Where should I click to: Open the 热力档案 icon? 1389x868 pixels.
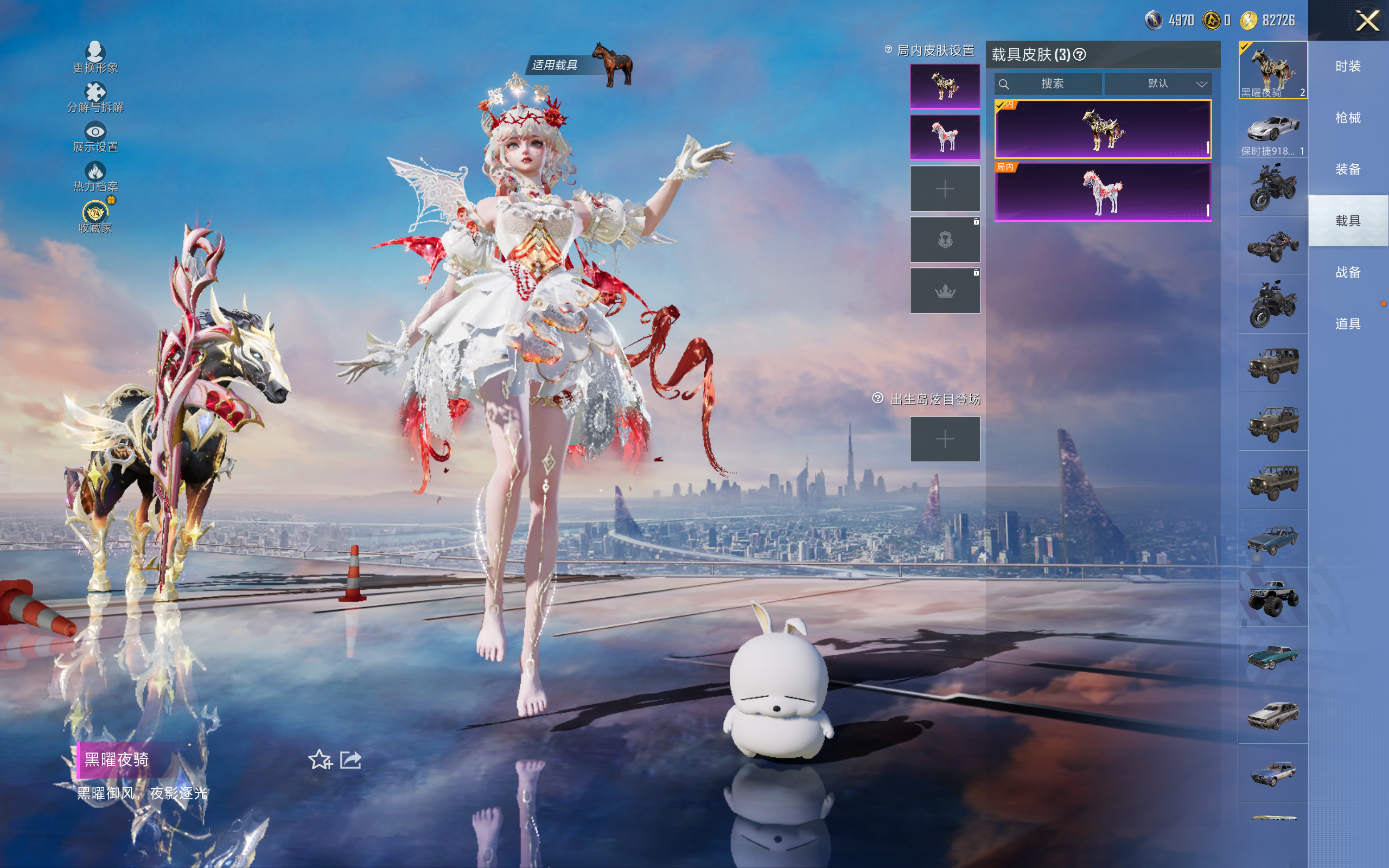95,176
